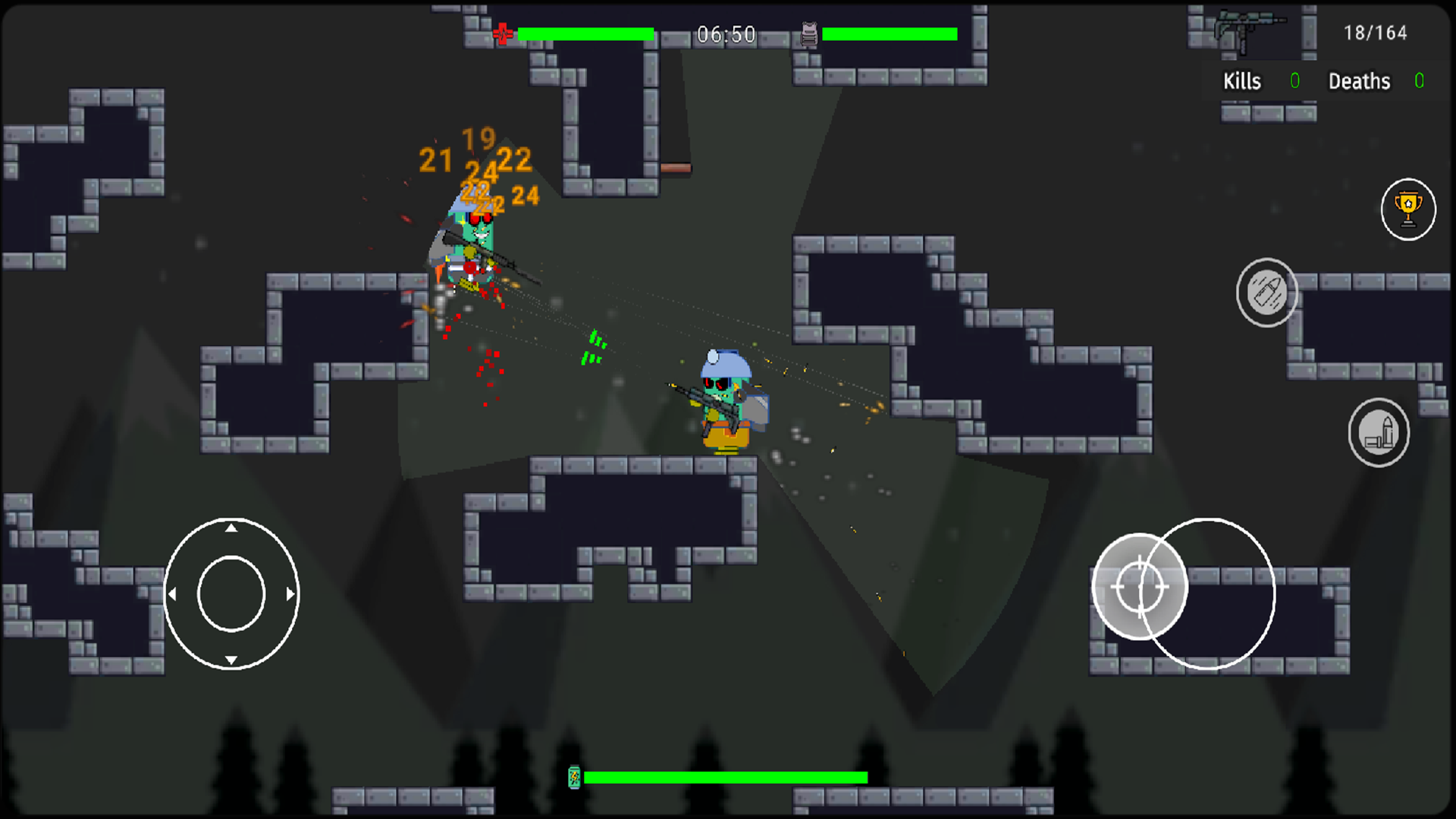1456x819 pixels.
Task: Click the 06:50 match timer
Action: 726,34
